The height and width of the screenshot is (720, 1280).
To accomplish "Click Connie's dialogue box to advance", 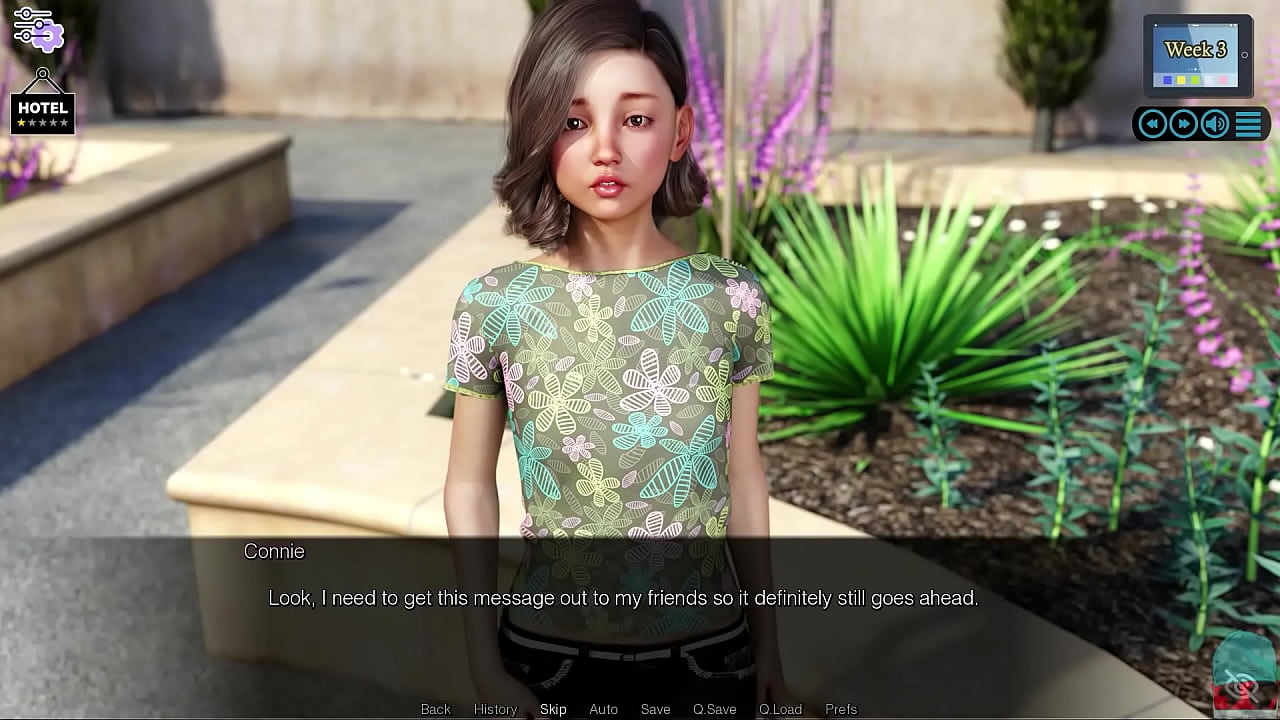I will [640, 598].
